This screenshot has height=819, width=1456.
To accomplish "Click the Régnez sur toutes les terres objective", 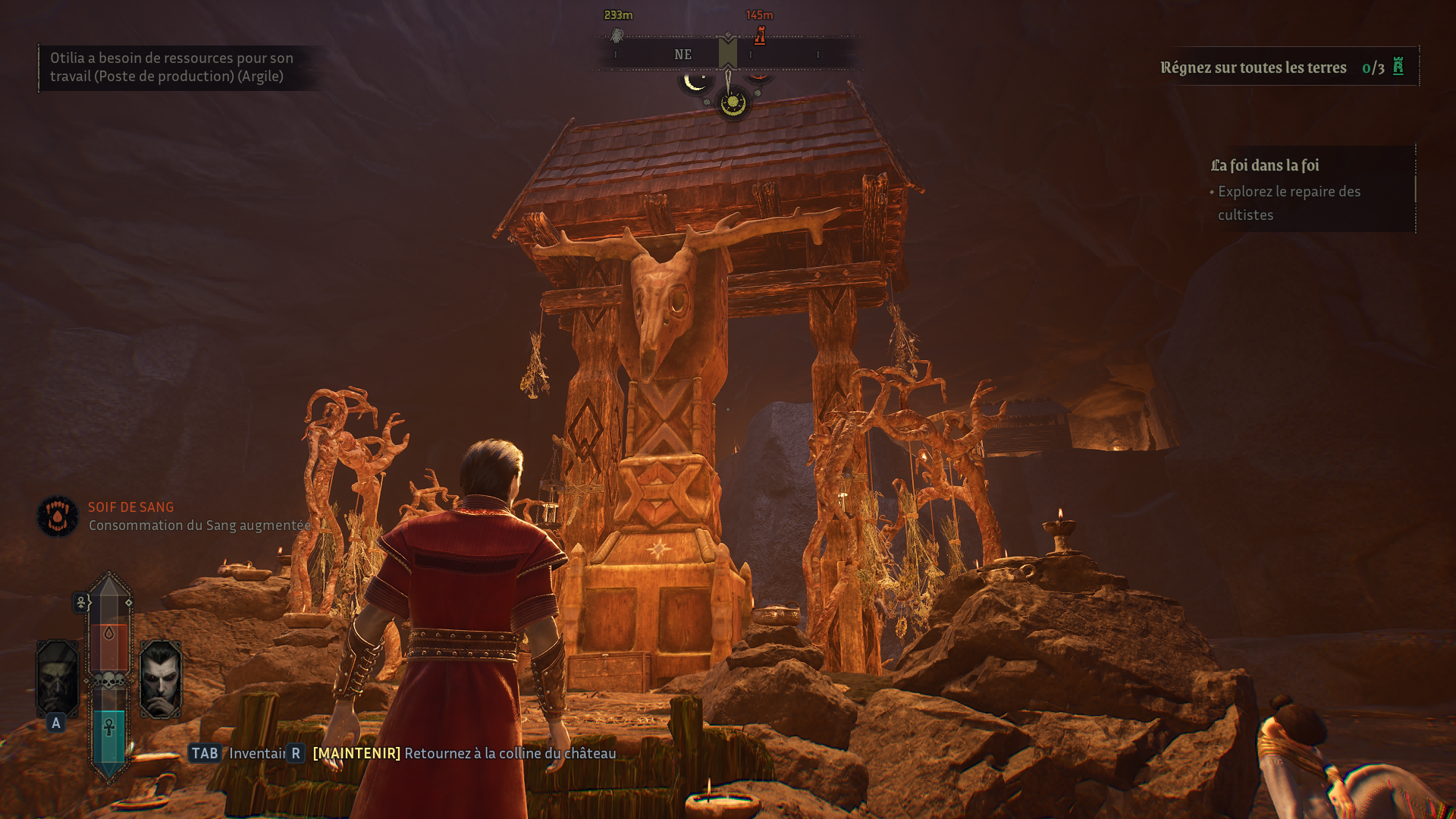I will tap(1282, 67).
